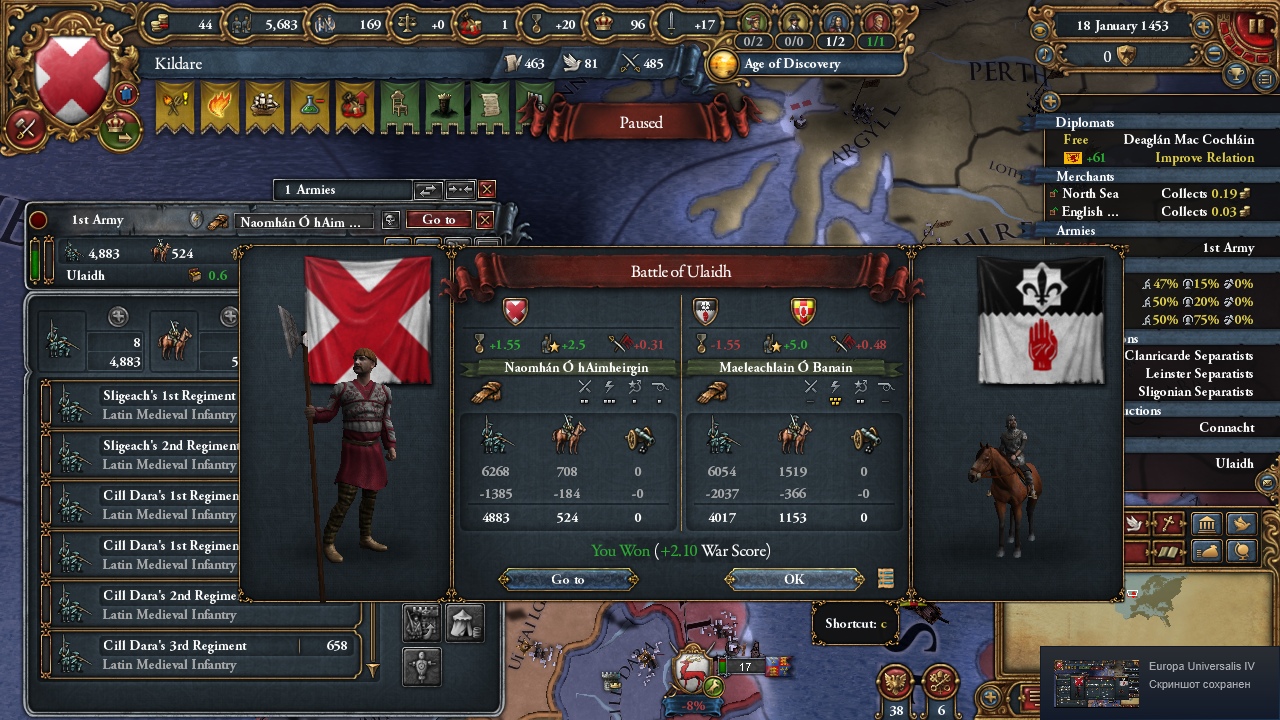Click Kildare's red saltire coat of arms
The width and height of the screenshot is (1280, 720).
click(x=70, y=74)
